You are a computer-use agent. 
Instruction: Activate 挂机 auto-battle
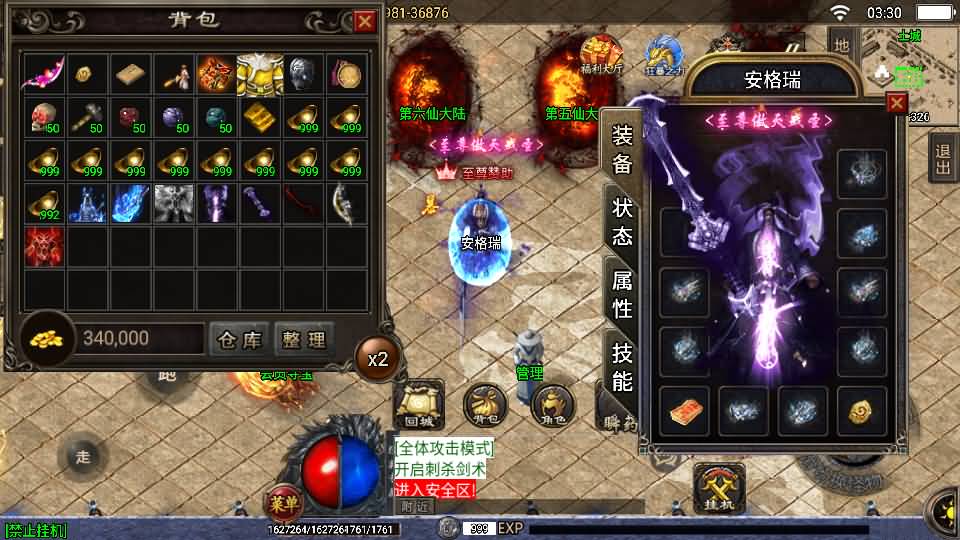(719, 488)
